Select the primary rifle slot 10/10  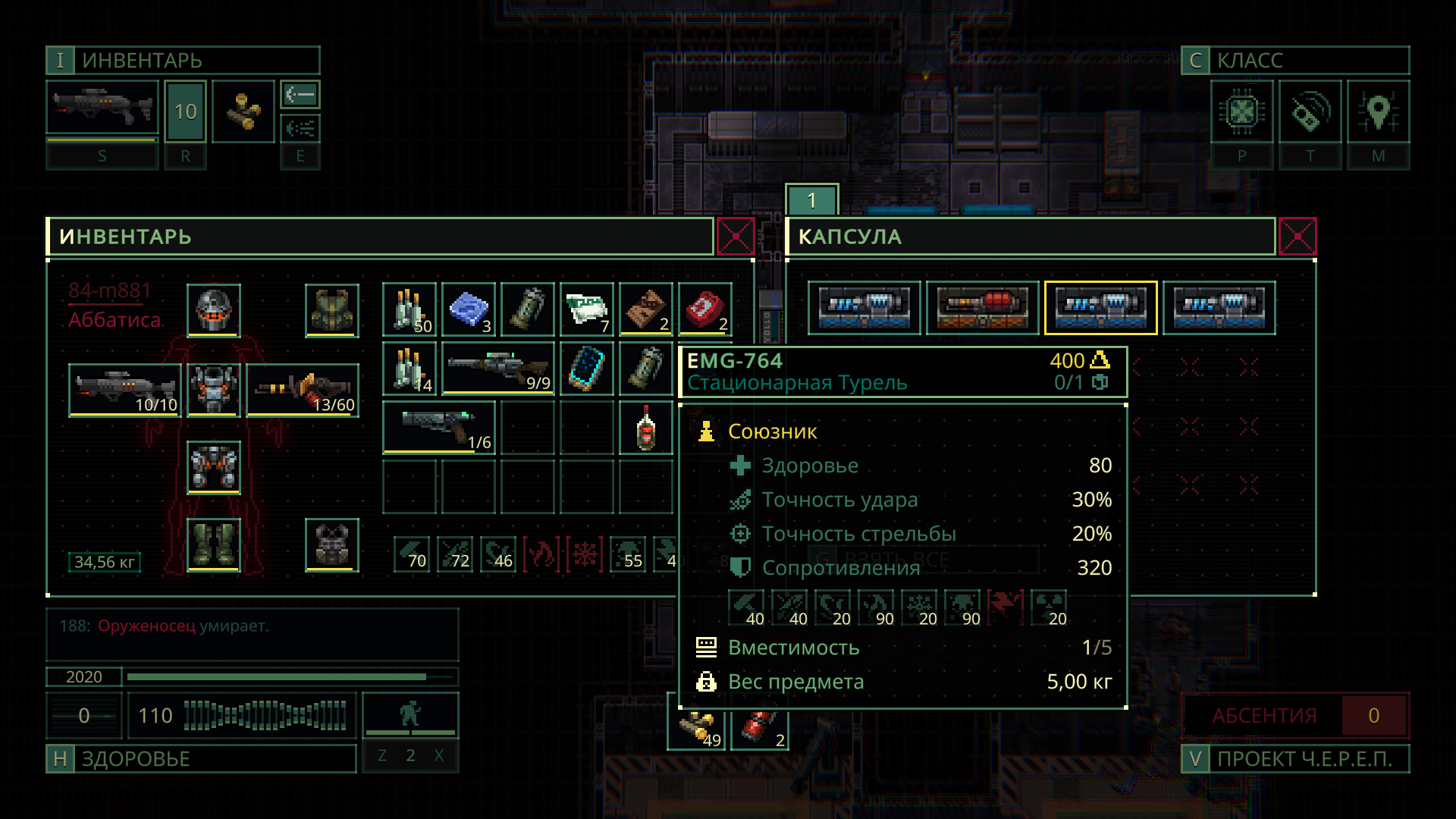[x=125, y=390]
